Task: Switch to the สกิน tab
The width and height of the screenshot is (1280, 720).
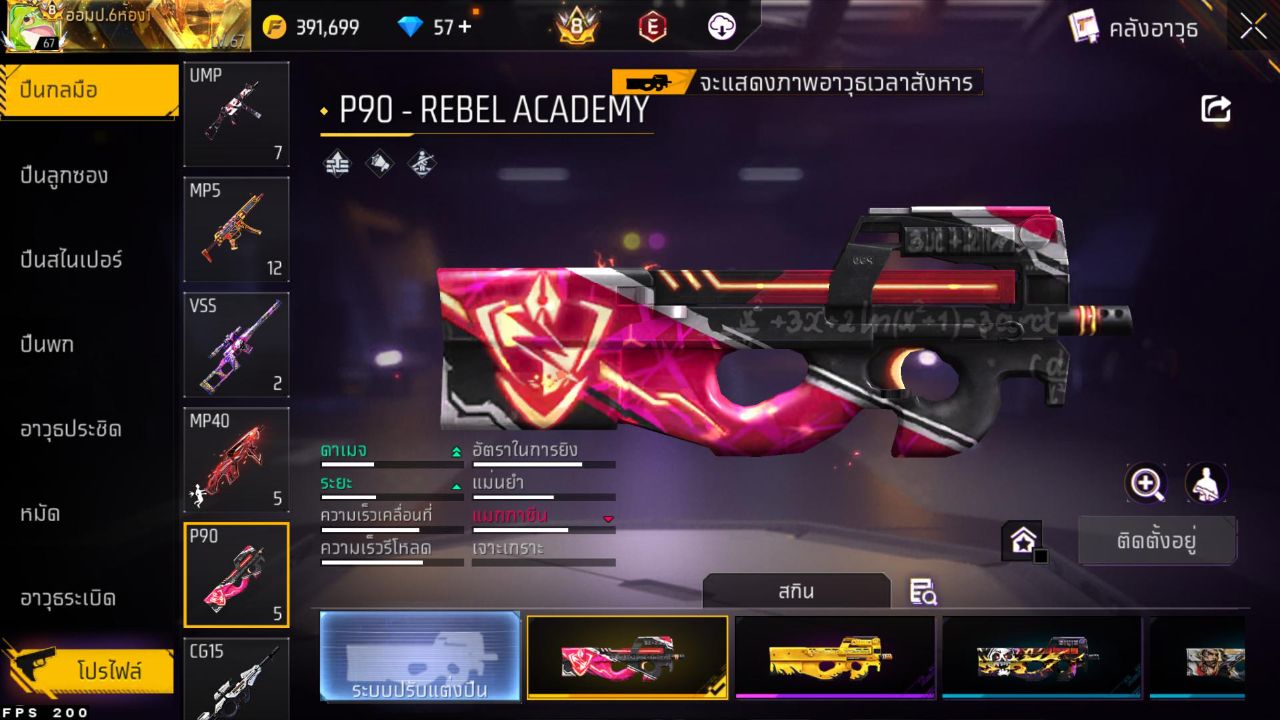Action: click(x=798, y=591)
